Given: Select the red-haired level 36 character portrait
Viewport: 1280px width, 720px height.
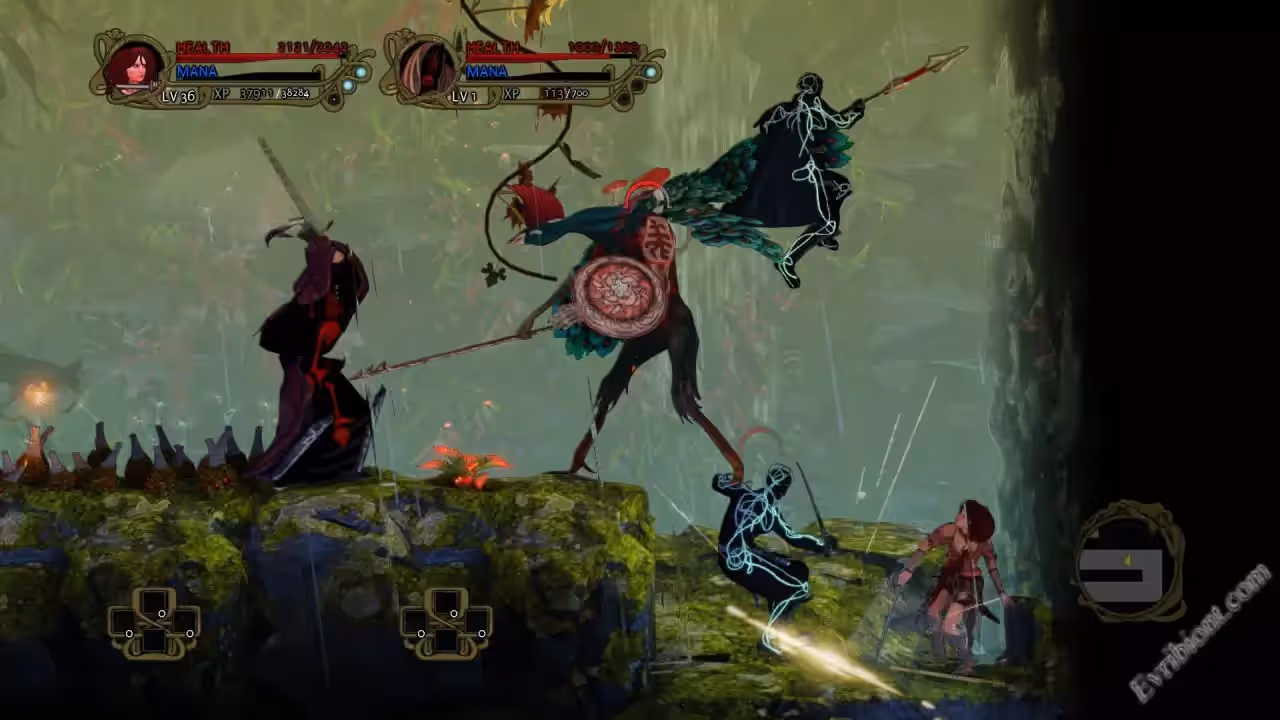Looking at the screenshot, I should pos(133,68).
